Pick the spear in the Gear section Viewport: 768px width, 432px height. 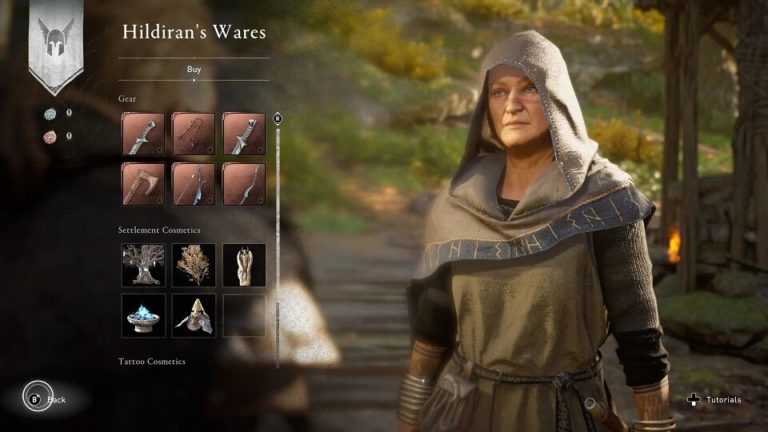click(x=193, y=184)
